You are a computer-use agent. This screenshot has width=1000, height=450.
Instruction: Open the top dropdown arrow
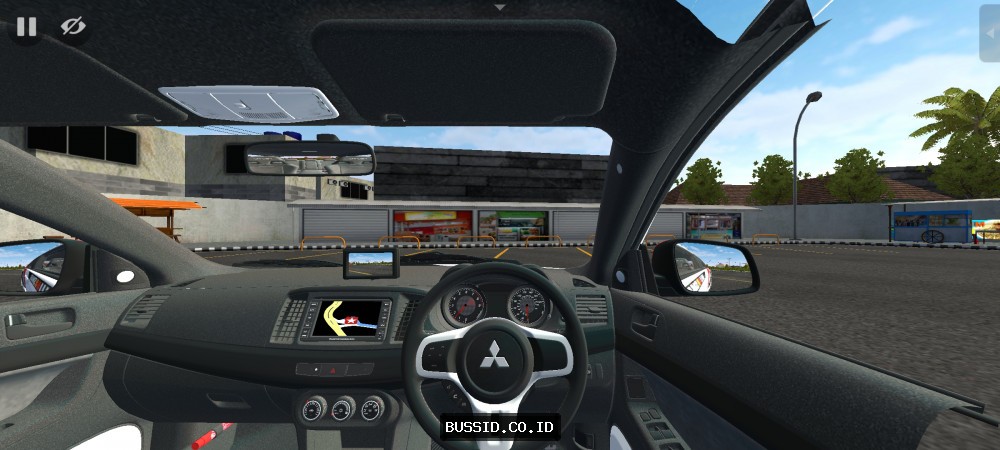(500, 7)
